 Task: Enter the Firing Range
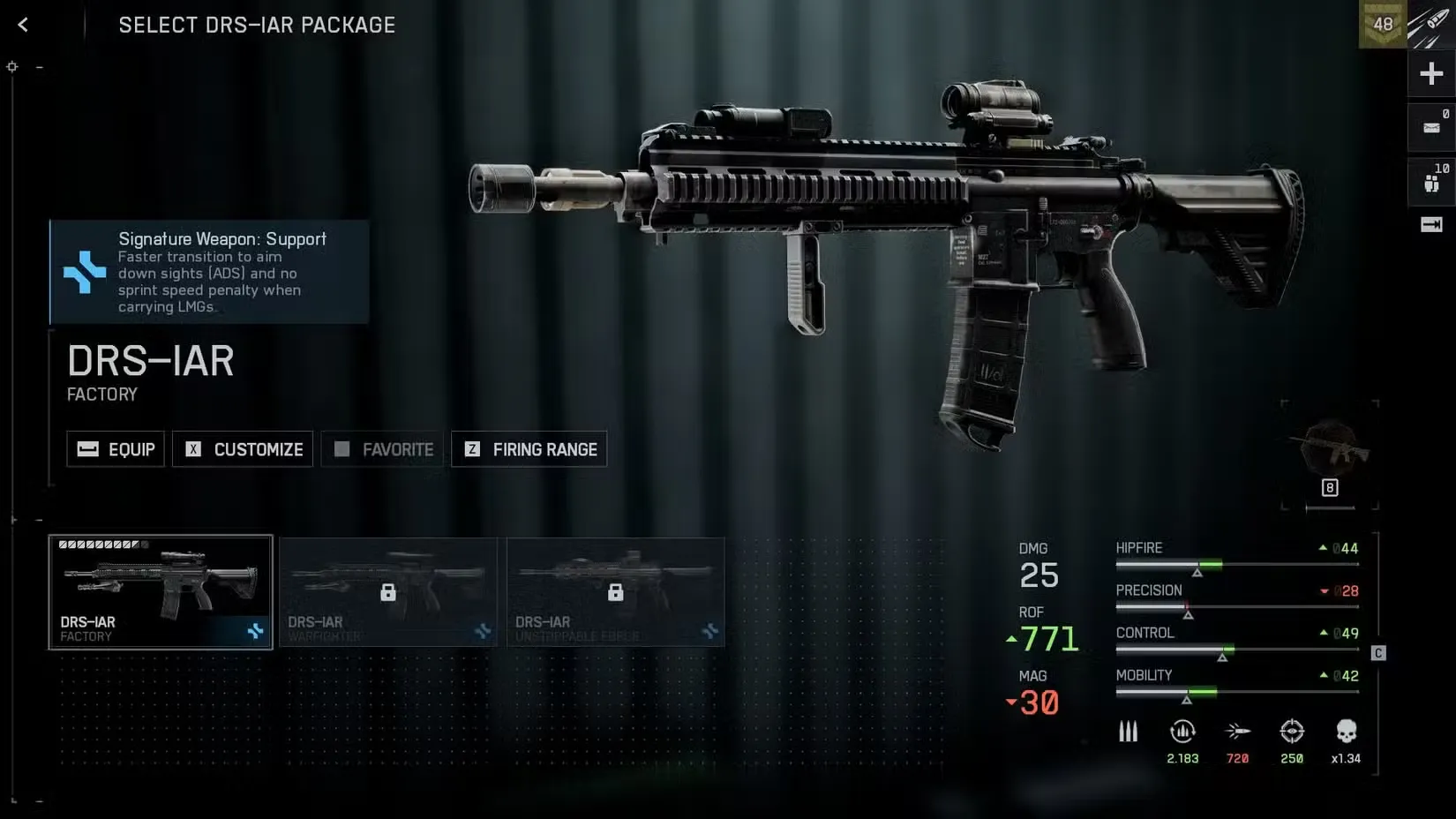pos(529,449)
